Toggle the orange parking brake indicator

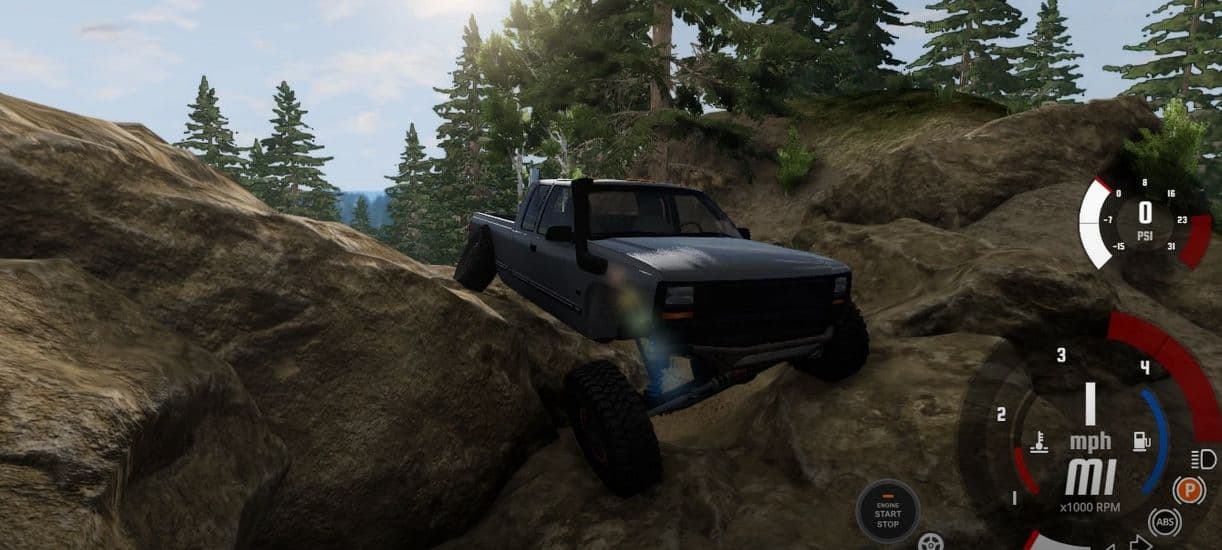(1188, 491)
